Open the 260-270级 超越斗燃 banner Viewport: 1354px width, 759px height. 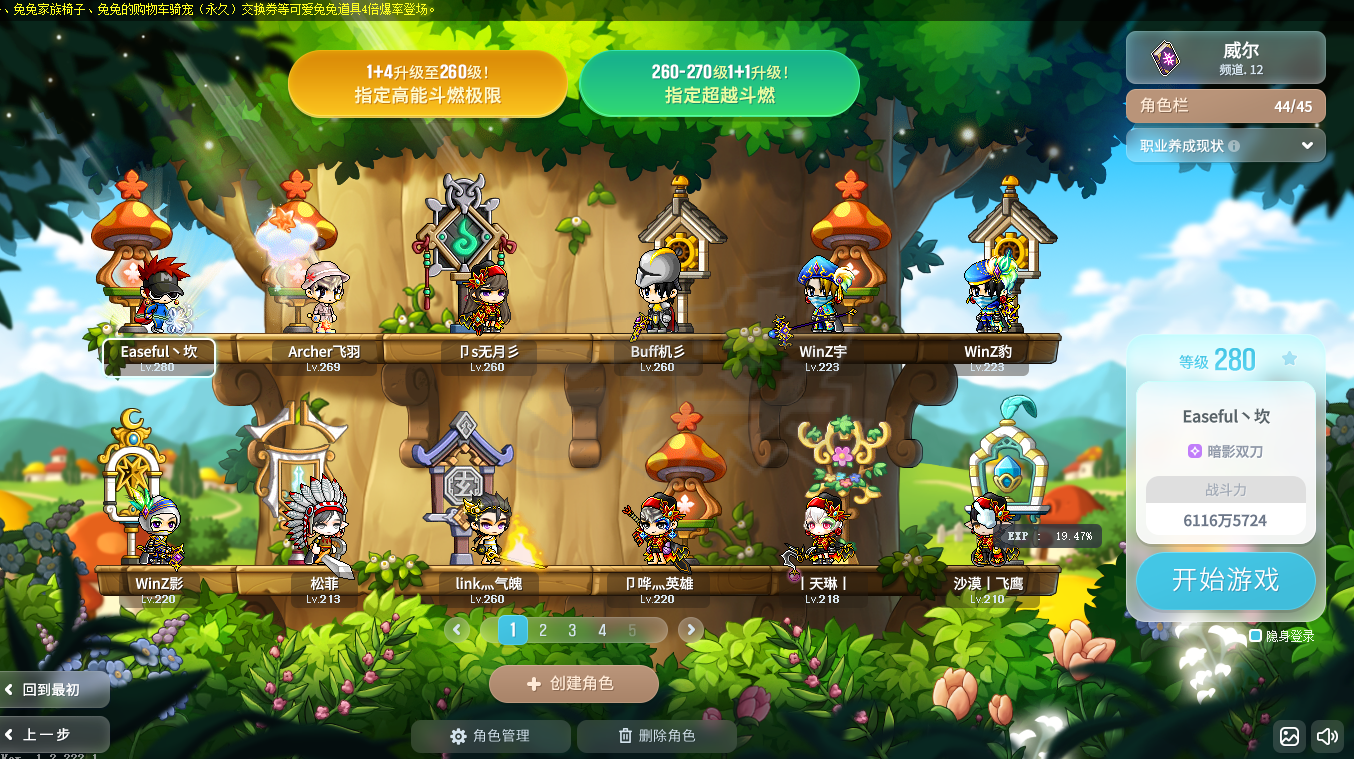719,84
